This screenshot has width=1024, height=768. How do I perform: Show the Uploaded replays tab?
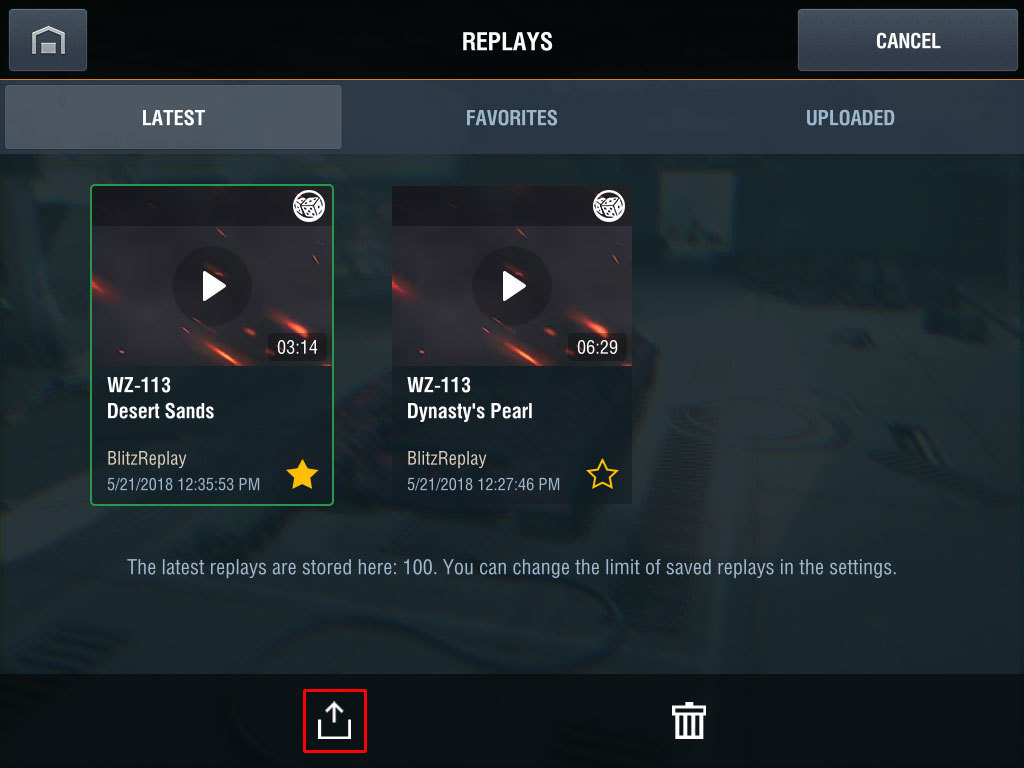(850, 117)
